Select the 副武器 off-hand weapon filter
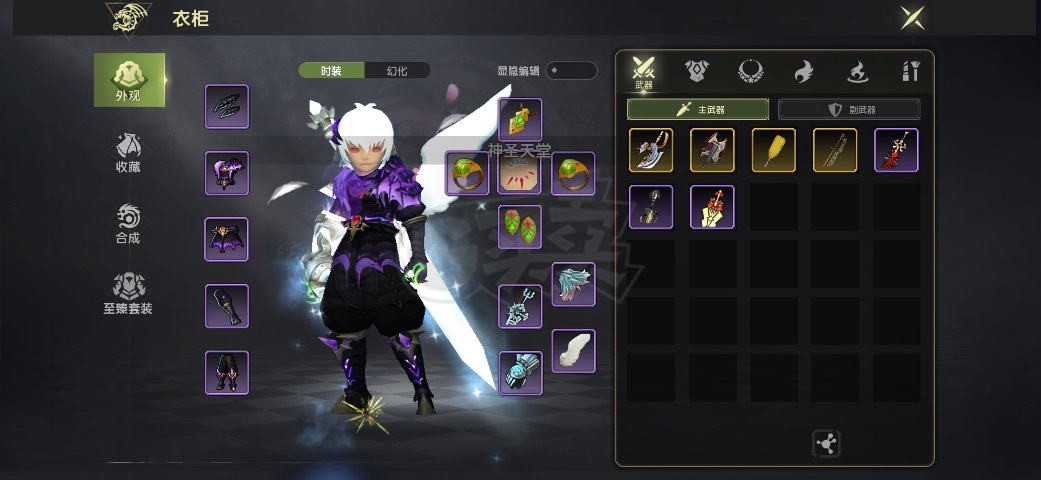 tap(849, 109)
